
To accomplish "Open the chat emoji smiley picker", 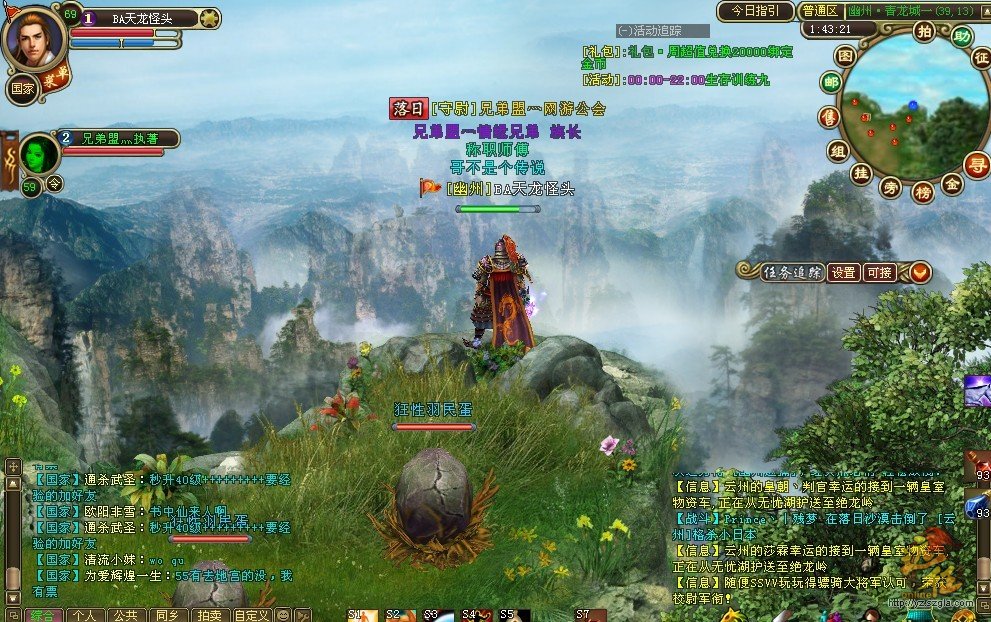I will 283,615.
